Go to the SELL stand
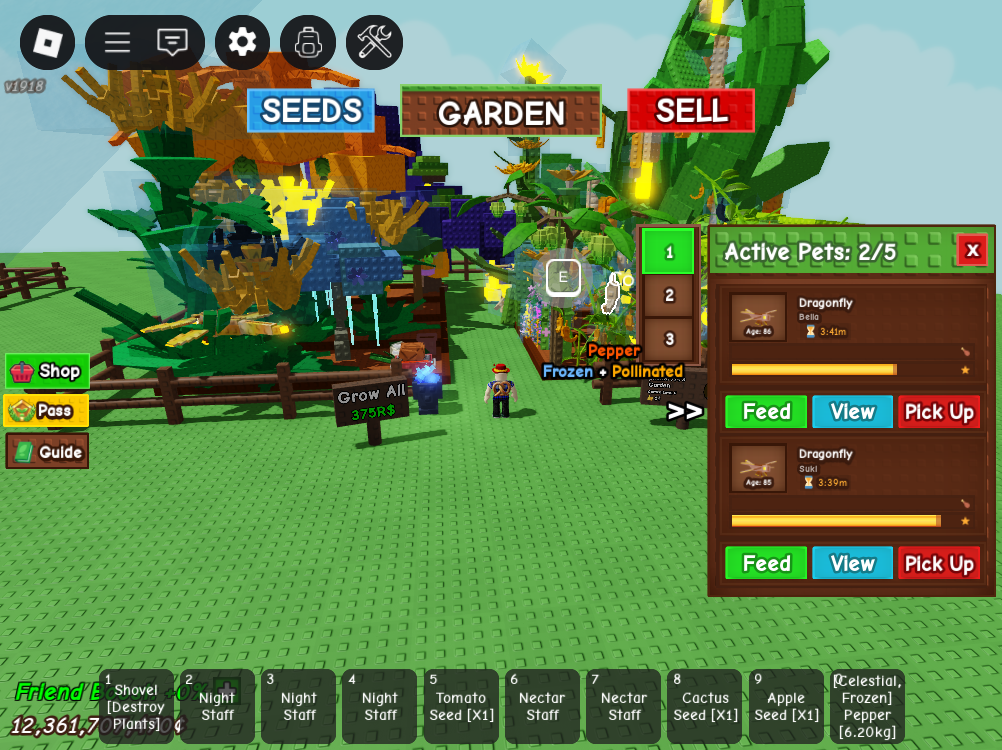The width and height of the screenshot is (1002, 750). pos(691,110)
